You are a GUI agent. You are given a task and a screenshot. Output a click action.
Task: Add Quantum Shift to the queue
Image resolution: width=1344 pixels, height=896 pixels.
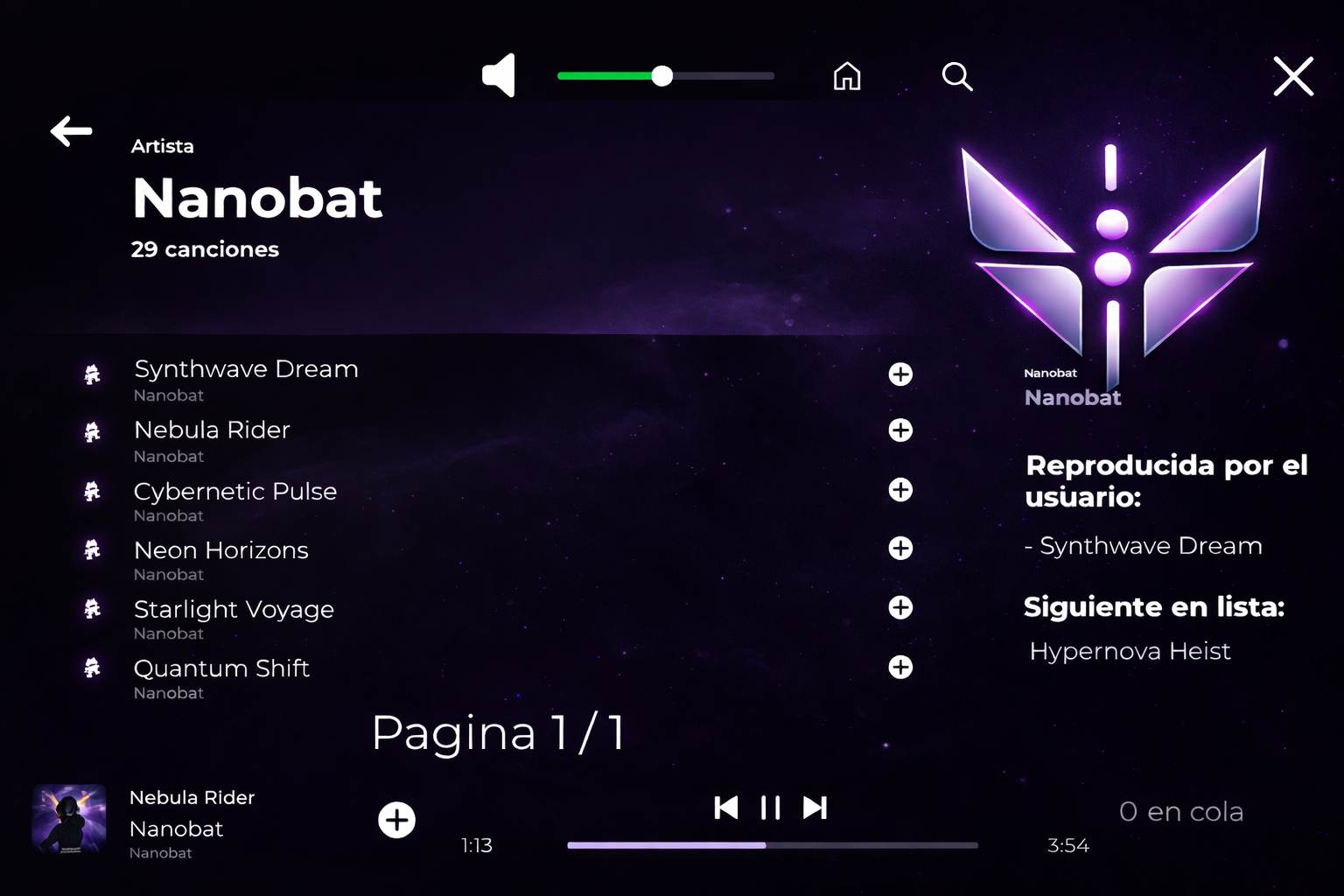click(900, 667)
